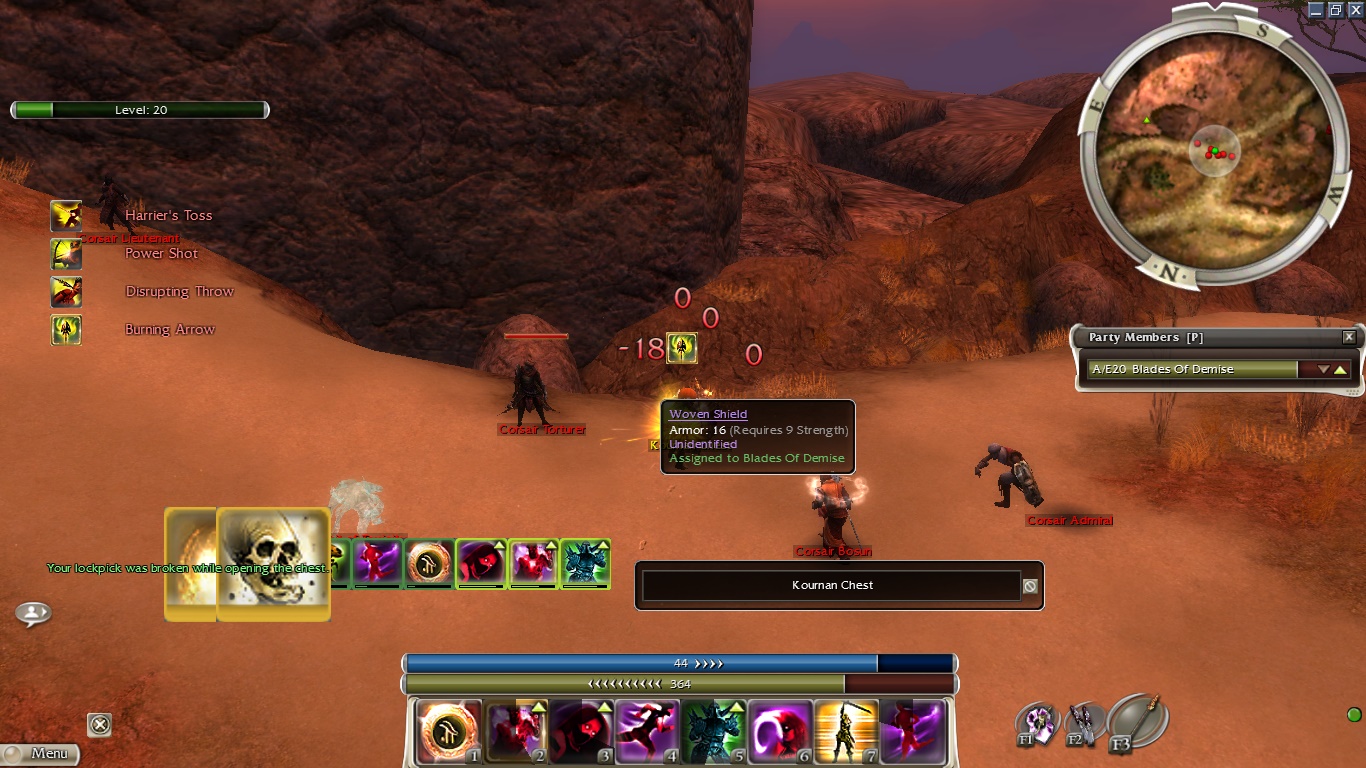Trigger the hooded assassin skill in slot 3
This screenshot has height=768, width=1366.
[580, 731]
